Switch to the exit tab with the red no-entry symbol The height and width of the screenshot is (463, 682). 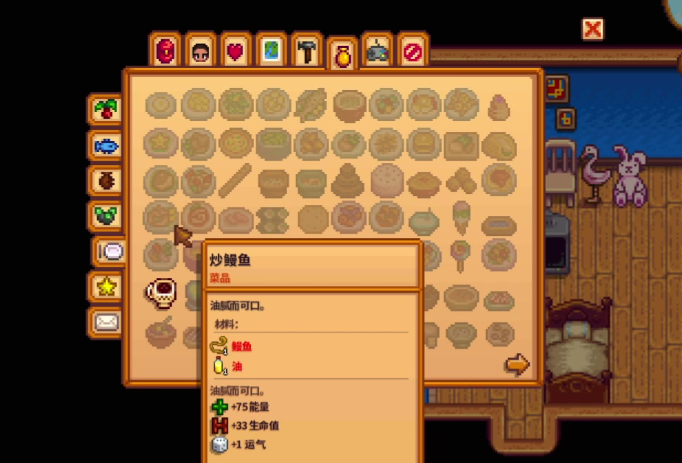click(x=411, y=51)
